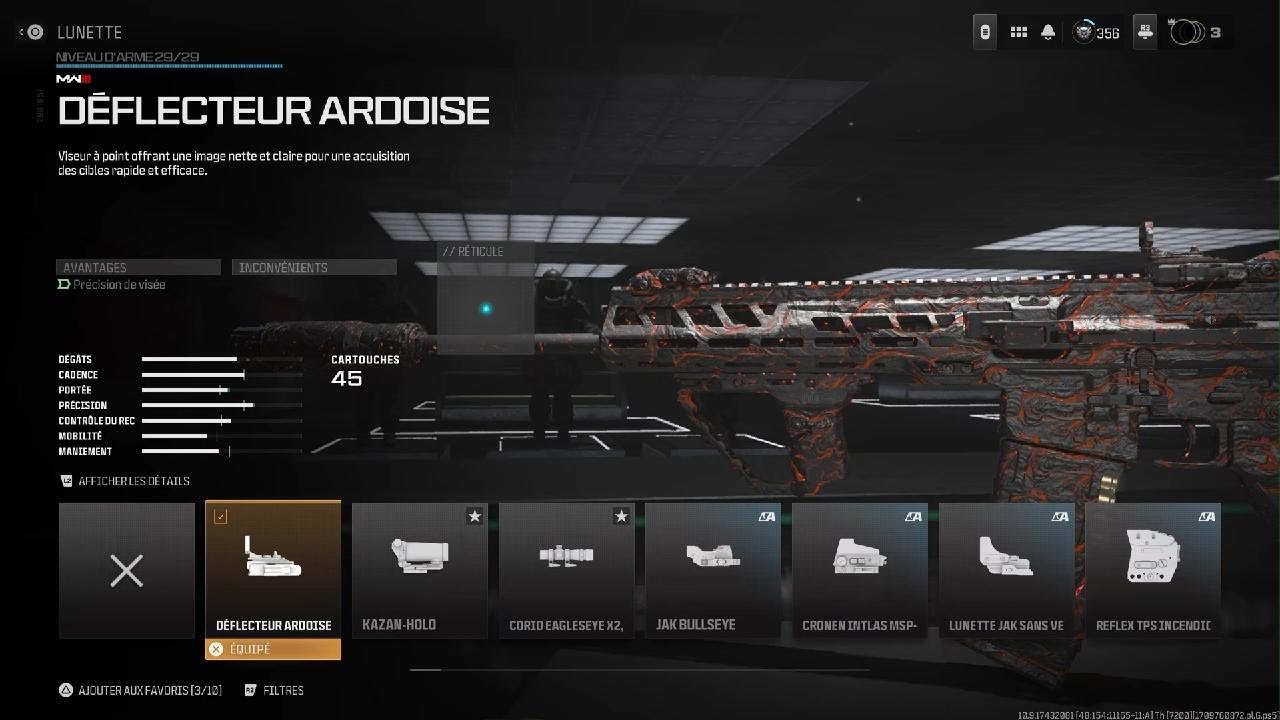Show weapon details via Afficher les détails

tap(125, 481)
